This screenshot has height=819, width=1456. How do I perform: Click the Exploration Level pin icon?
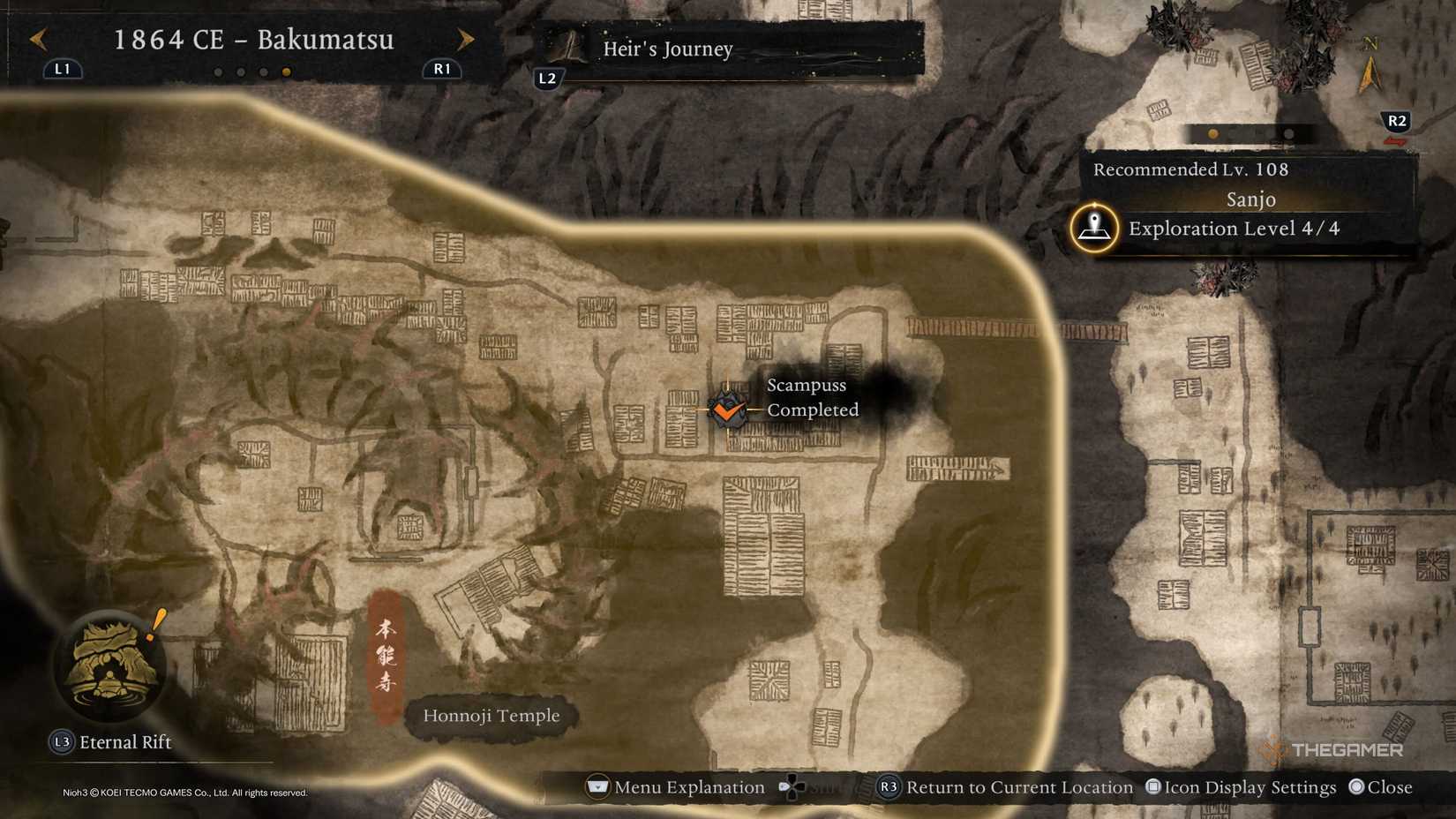click(x=1094, y=228)
